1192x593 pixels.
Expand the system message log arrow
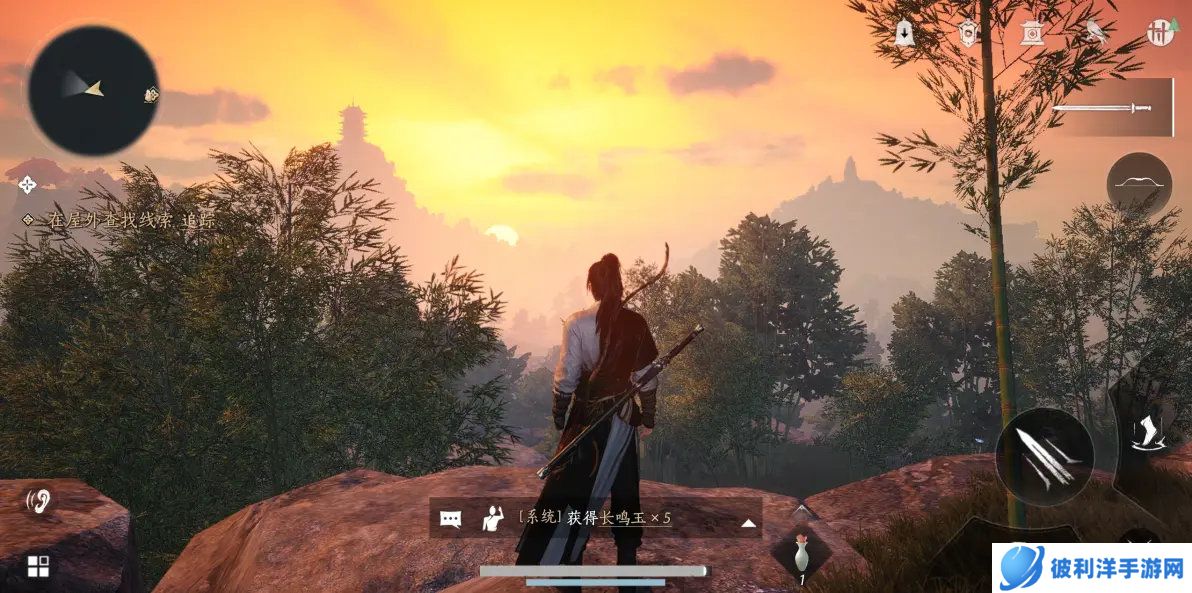747,521
